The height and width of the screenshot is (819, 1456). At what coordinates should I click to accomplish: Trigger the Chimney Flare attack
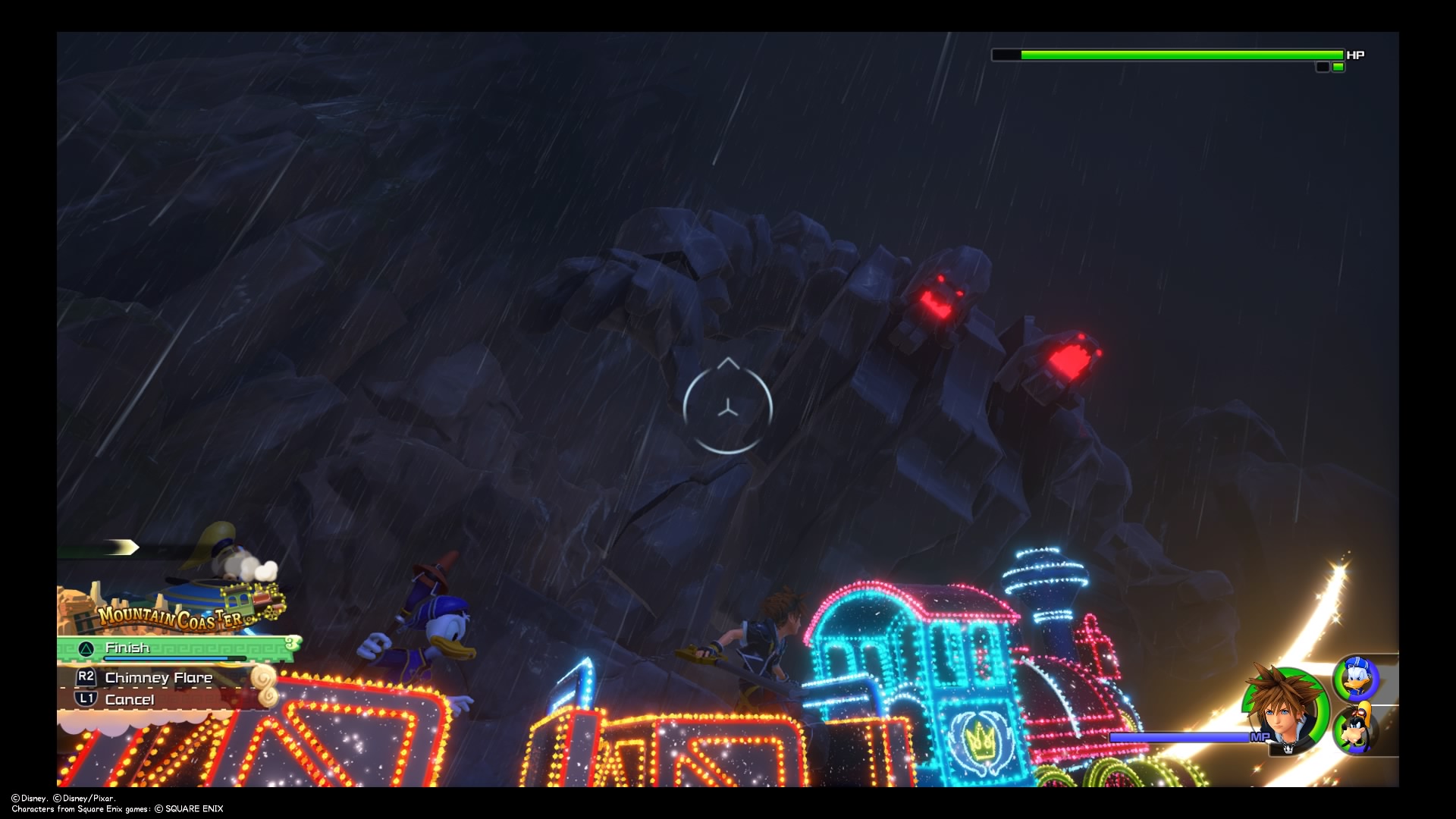click(x=159, y=678)
